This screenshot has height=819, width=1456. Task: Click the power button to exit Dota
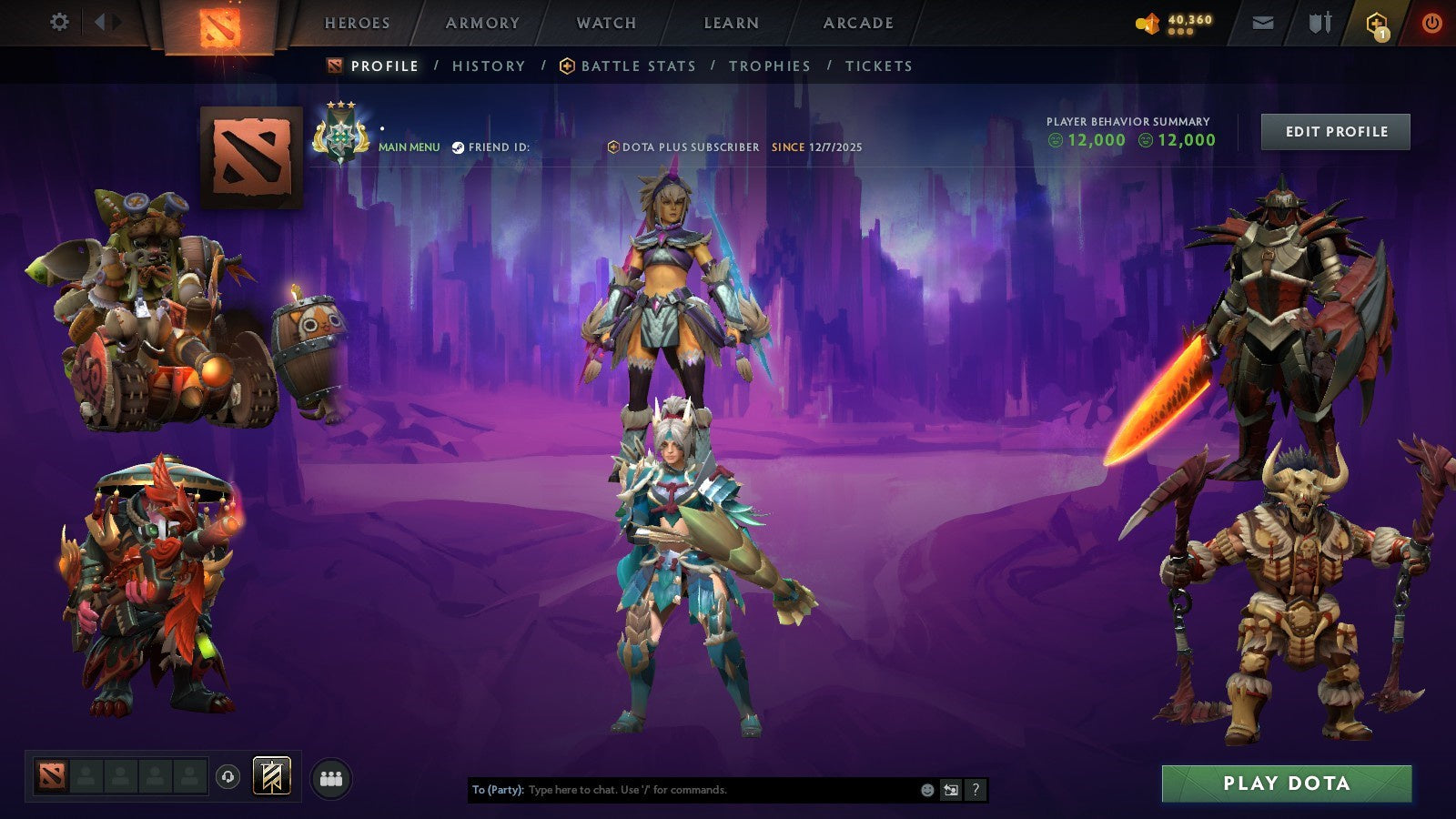coord(1431,22)
